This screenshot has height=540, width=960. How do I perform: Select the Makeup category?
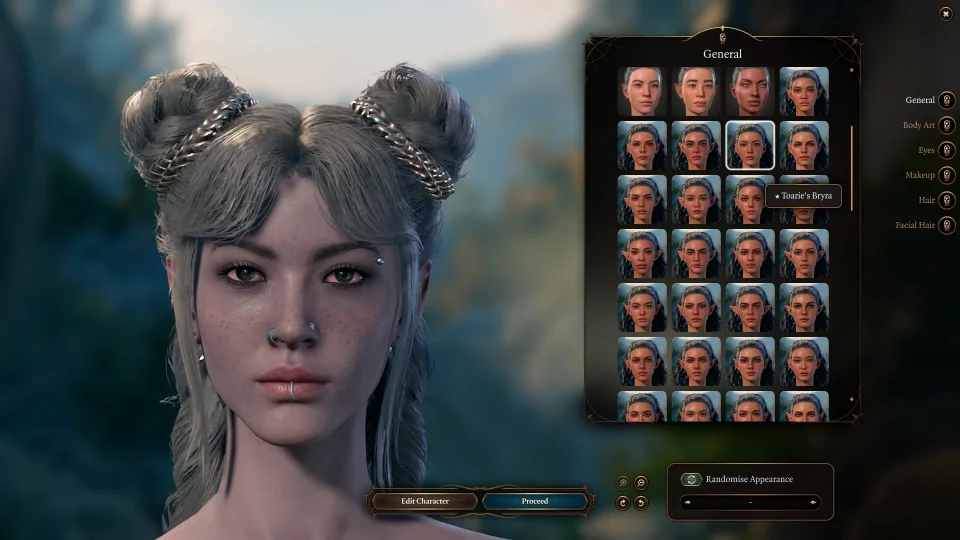point(946,175)
